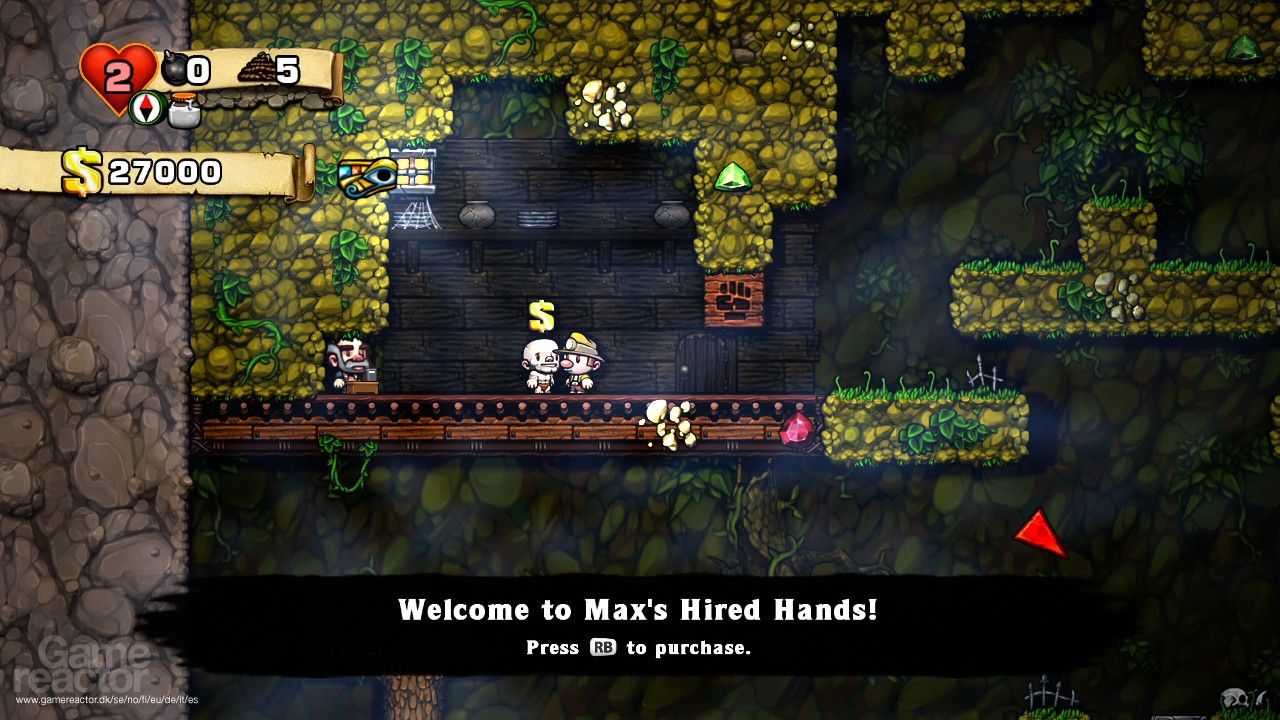1280x720 pixels.
Task: Click the Udjat Eye item icon
Action: (x=365, y=176)
